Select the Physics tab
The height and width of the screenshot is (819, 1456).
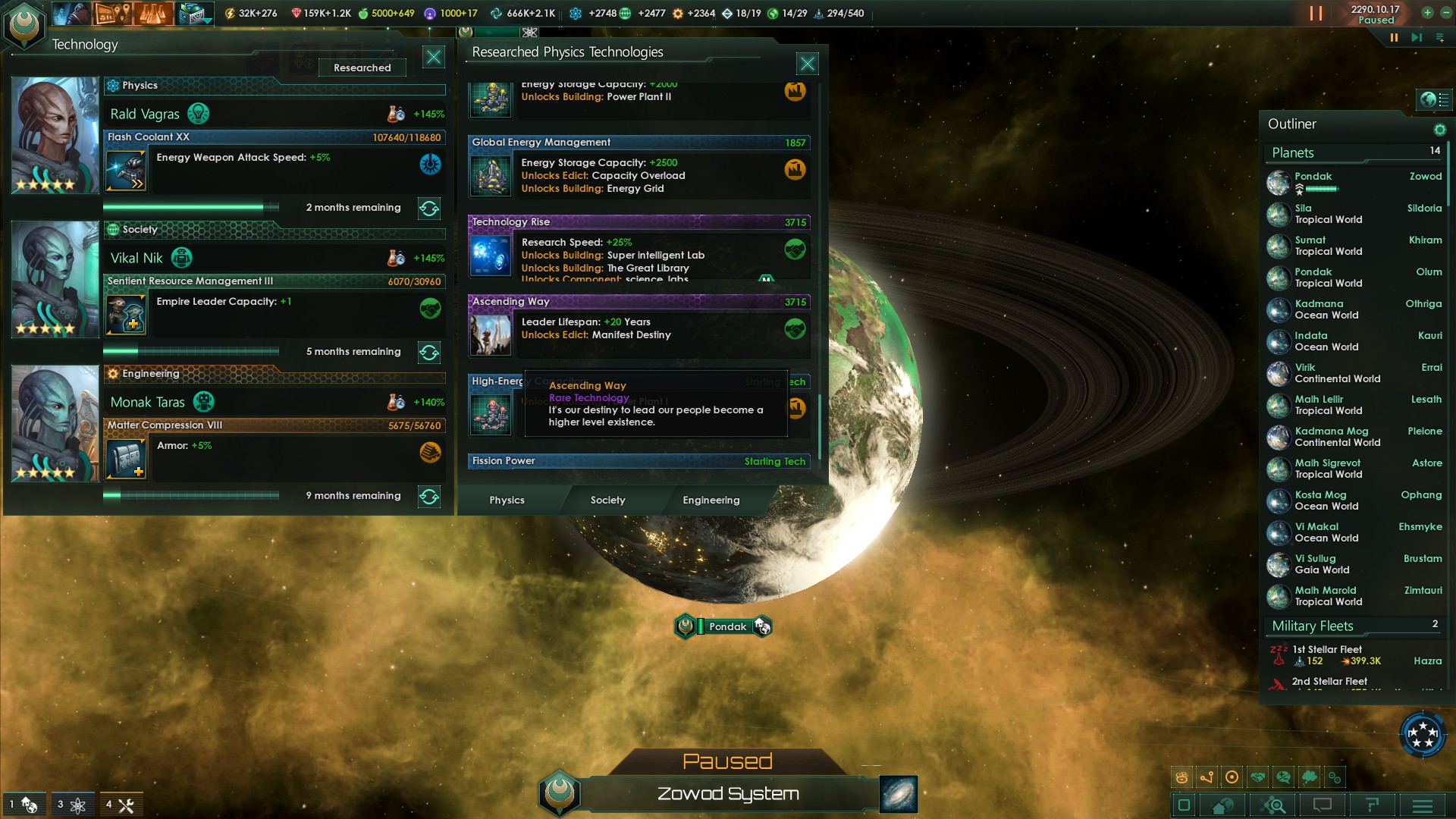pyautogui.click(x=507, y=500)
